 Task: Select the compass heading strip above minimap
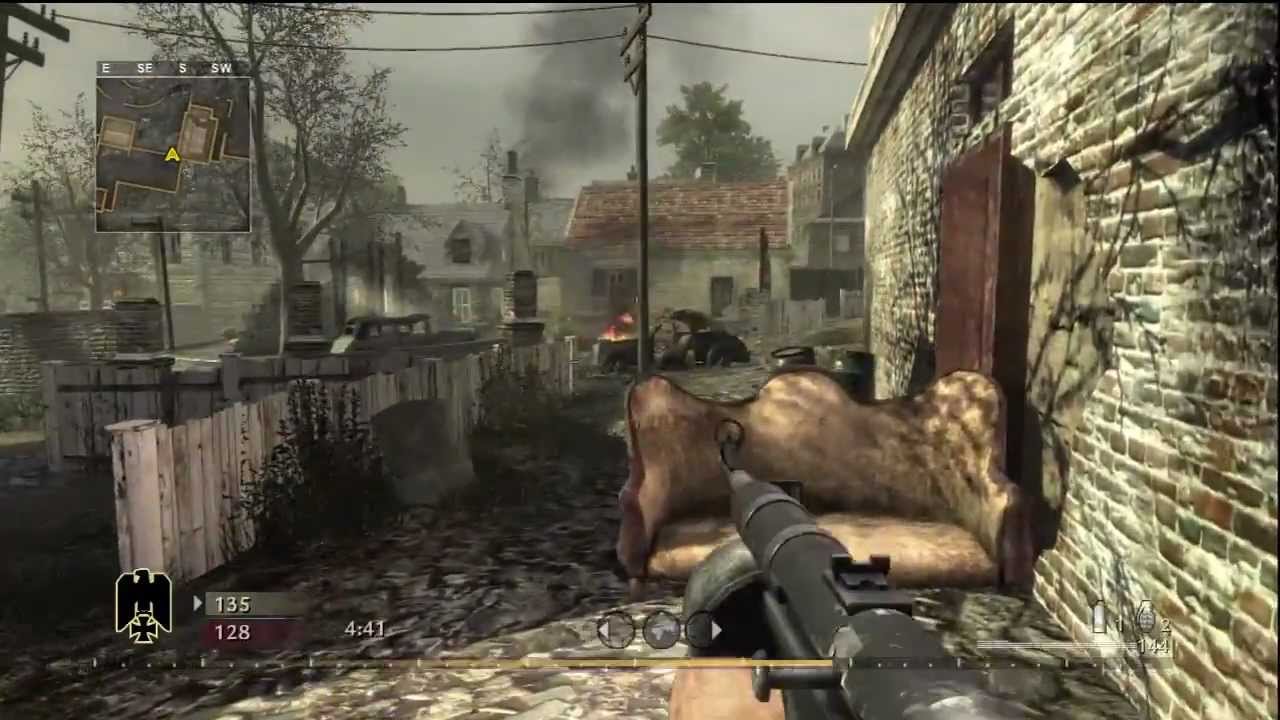coord(173,68)
